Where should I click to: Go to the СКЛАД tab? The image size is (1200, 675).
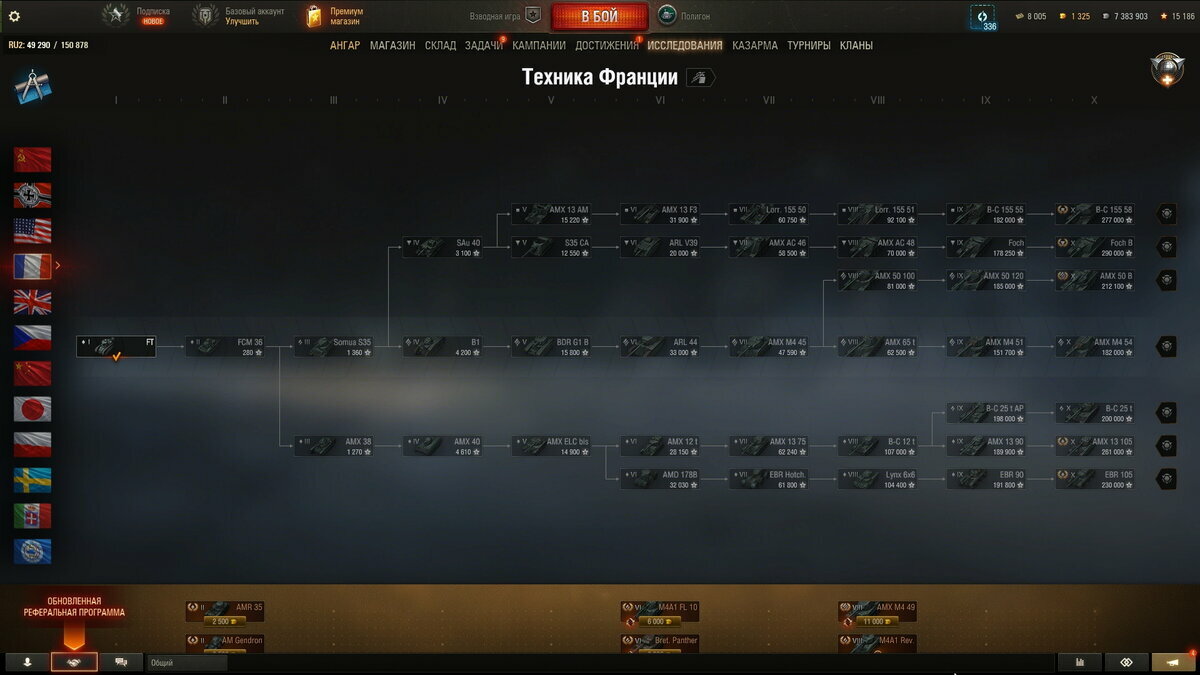point(440,45)
